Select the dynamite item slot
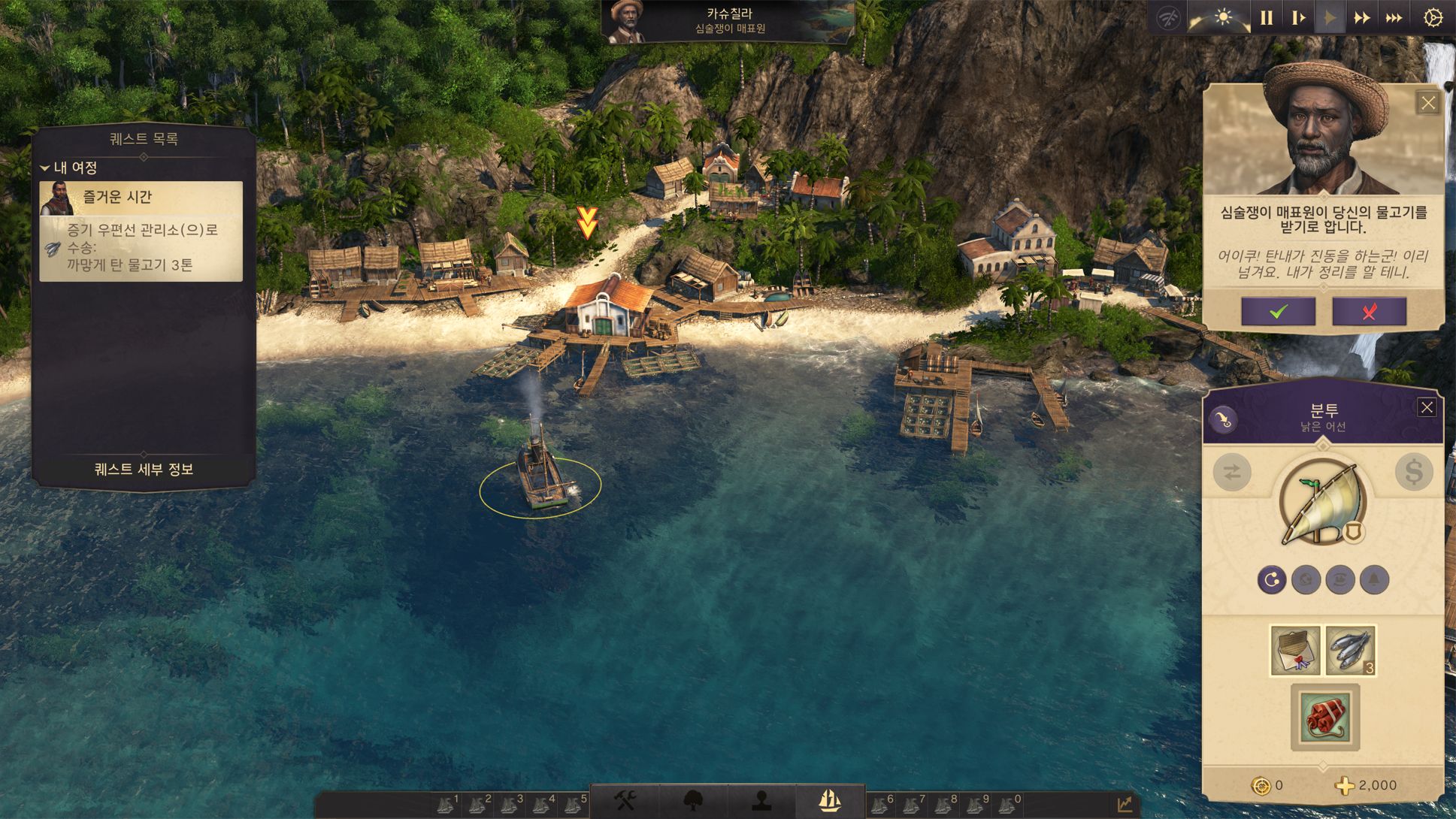The image size is (1456, 819). pyautogui.click(x=1324, y=717)
